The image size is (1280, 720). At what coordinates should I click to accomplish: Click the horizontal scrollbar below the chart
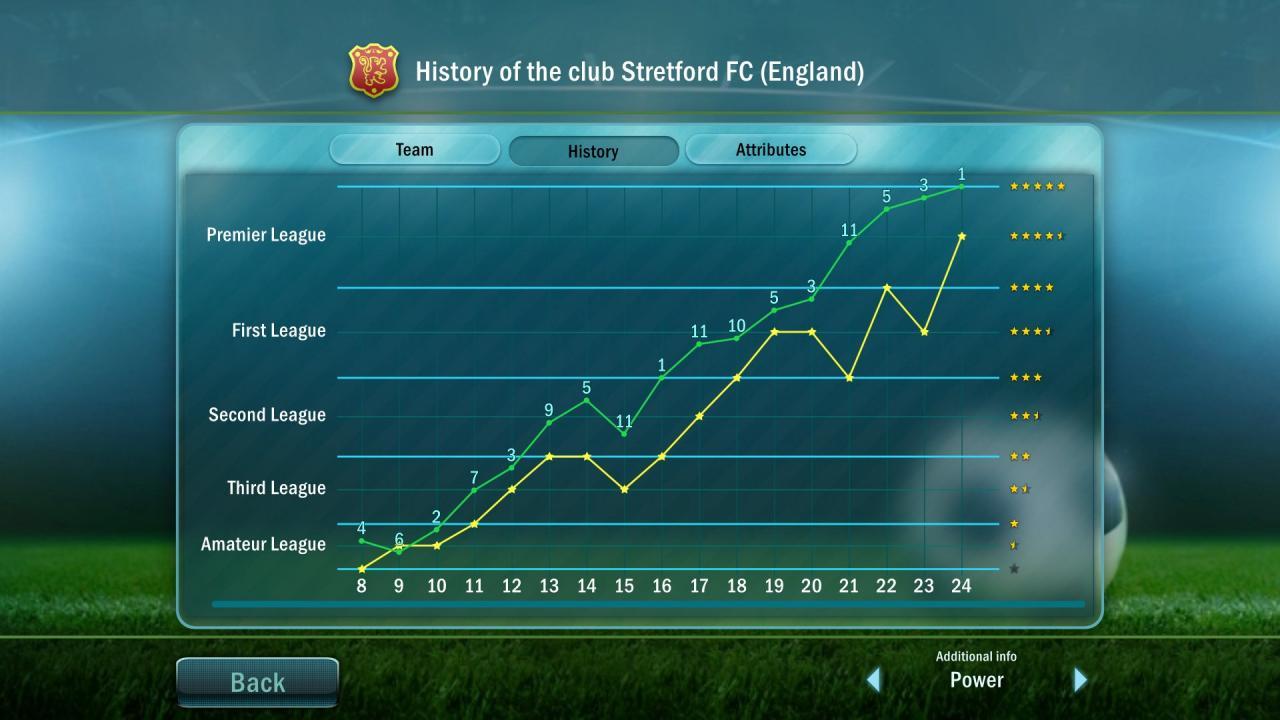(x=648, y=603)
